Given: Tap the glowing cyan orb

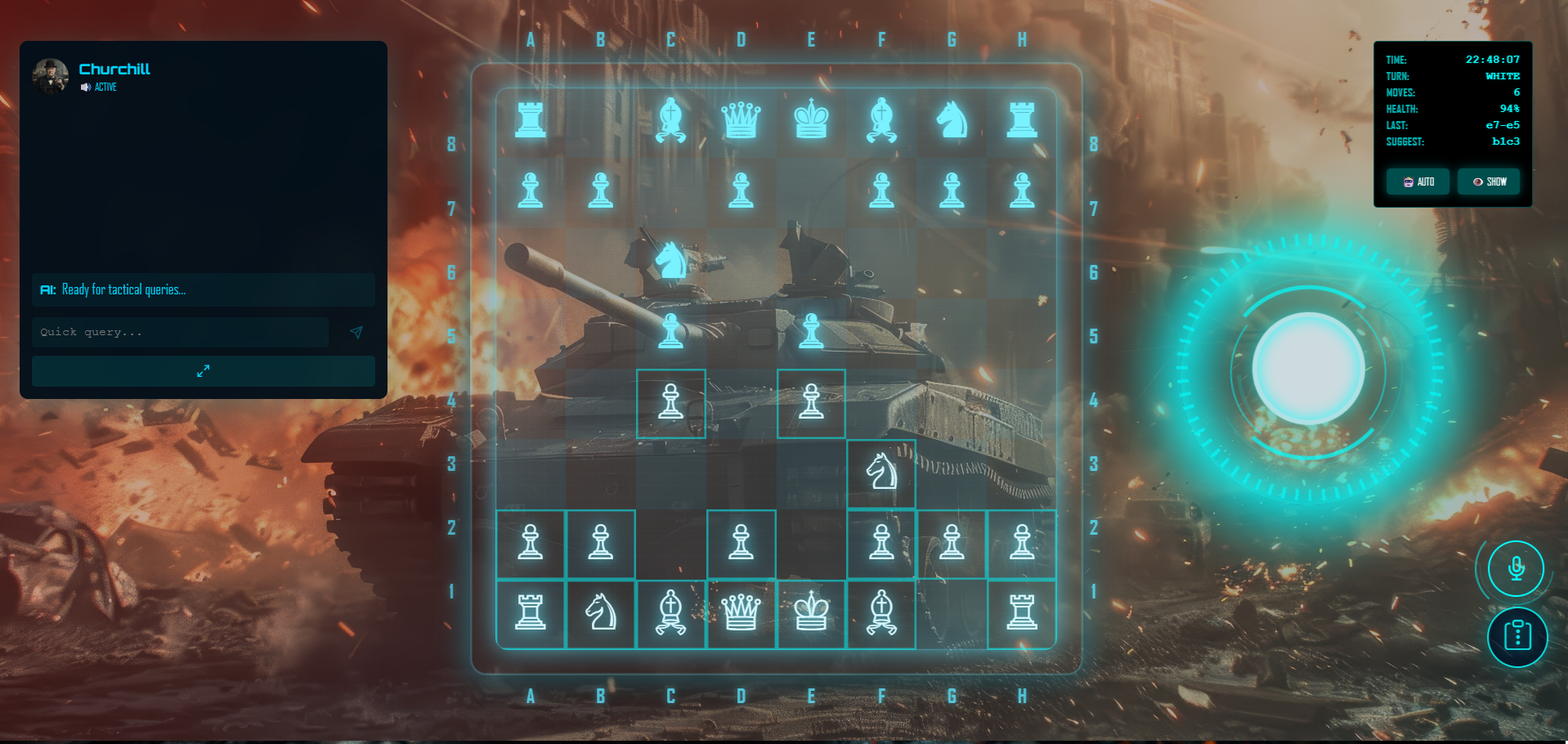Looking at the screenshot, I should pyautogui.click(x=1308, y=368).
